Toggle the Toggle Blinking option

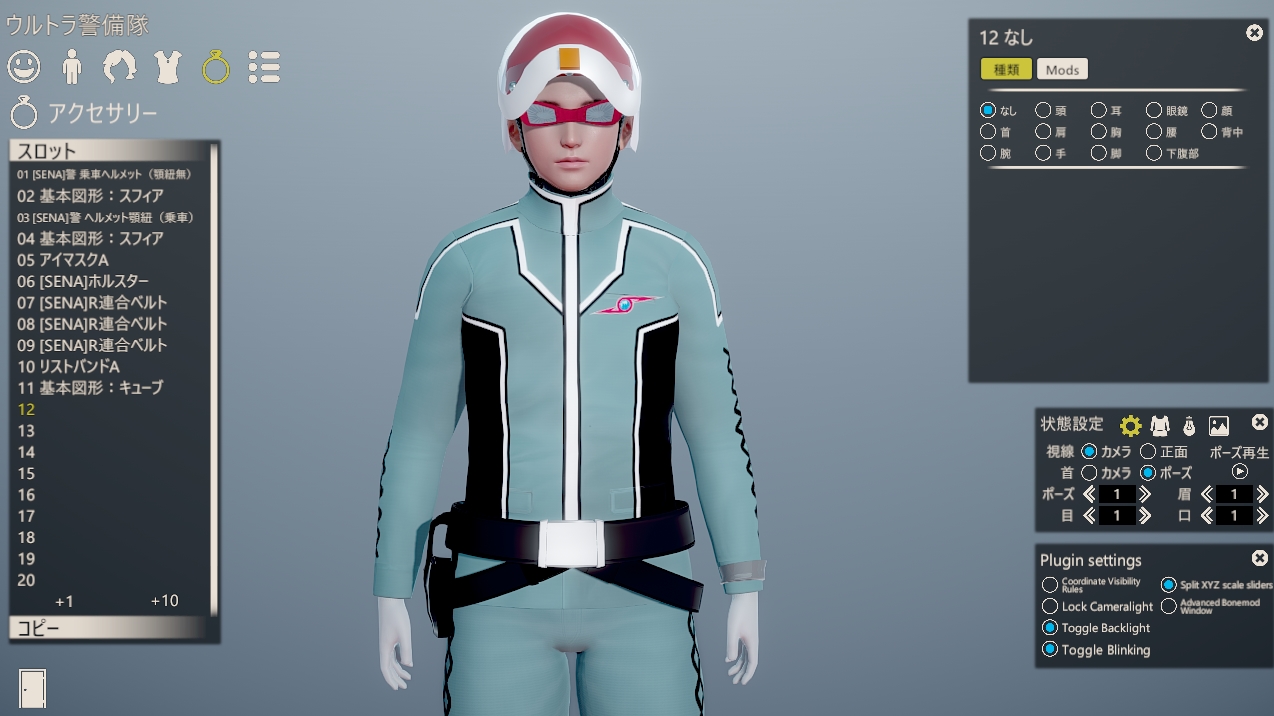point(1050,649)
